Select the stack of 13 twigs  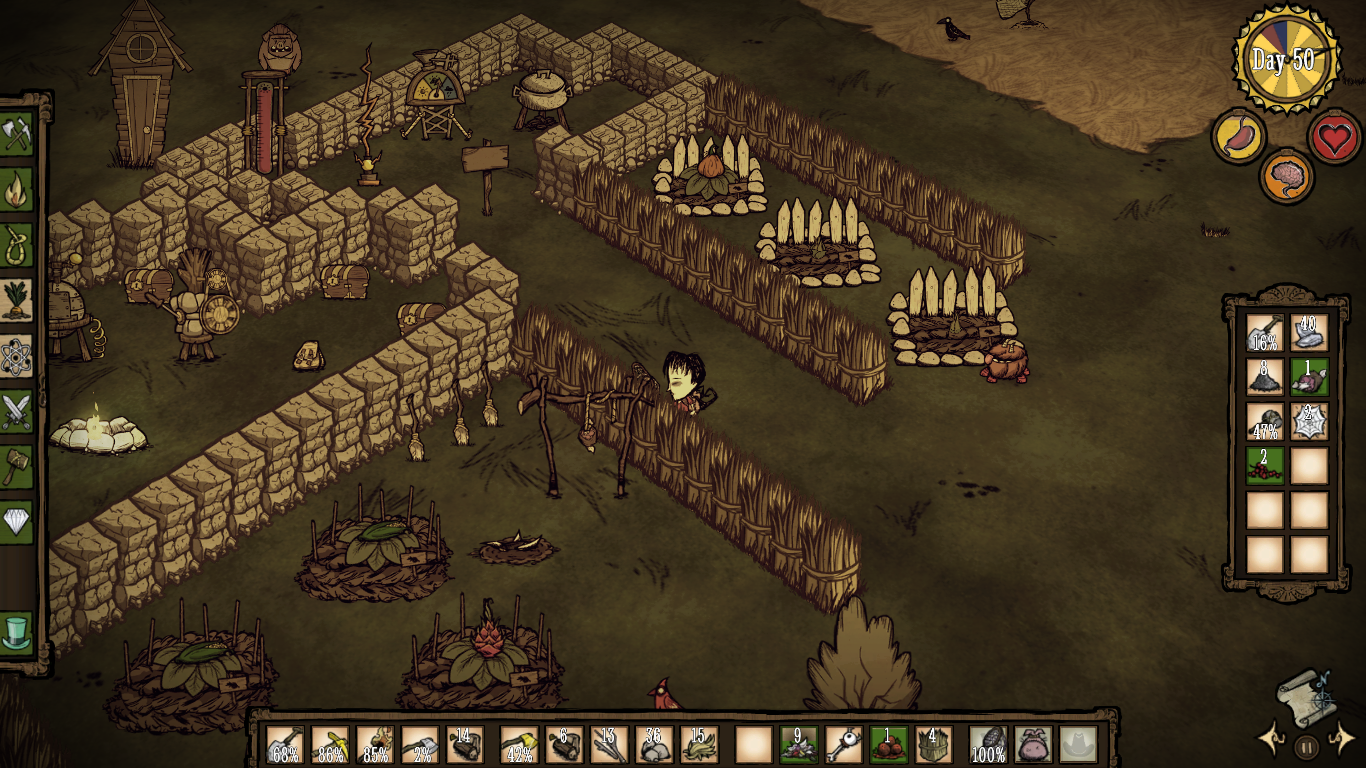click(611, 744)
